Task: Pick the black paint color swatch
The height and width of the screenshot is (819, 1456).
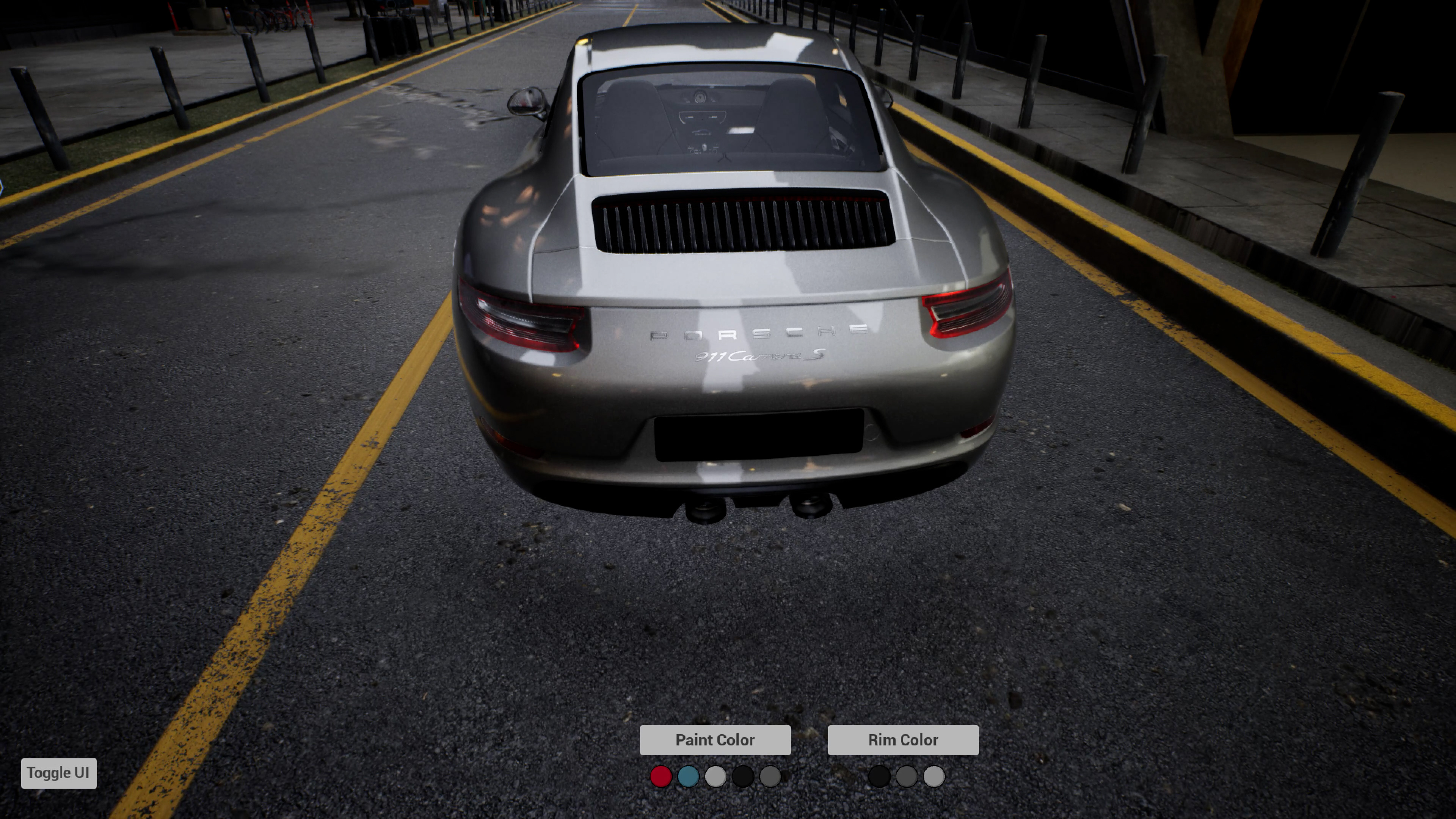Action: tap(743, 776)
